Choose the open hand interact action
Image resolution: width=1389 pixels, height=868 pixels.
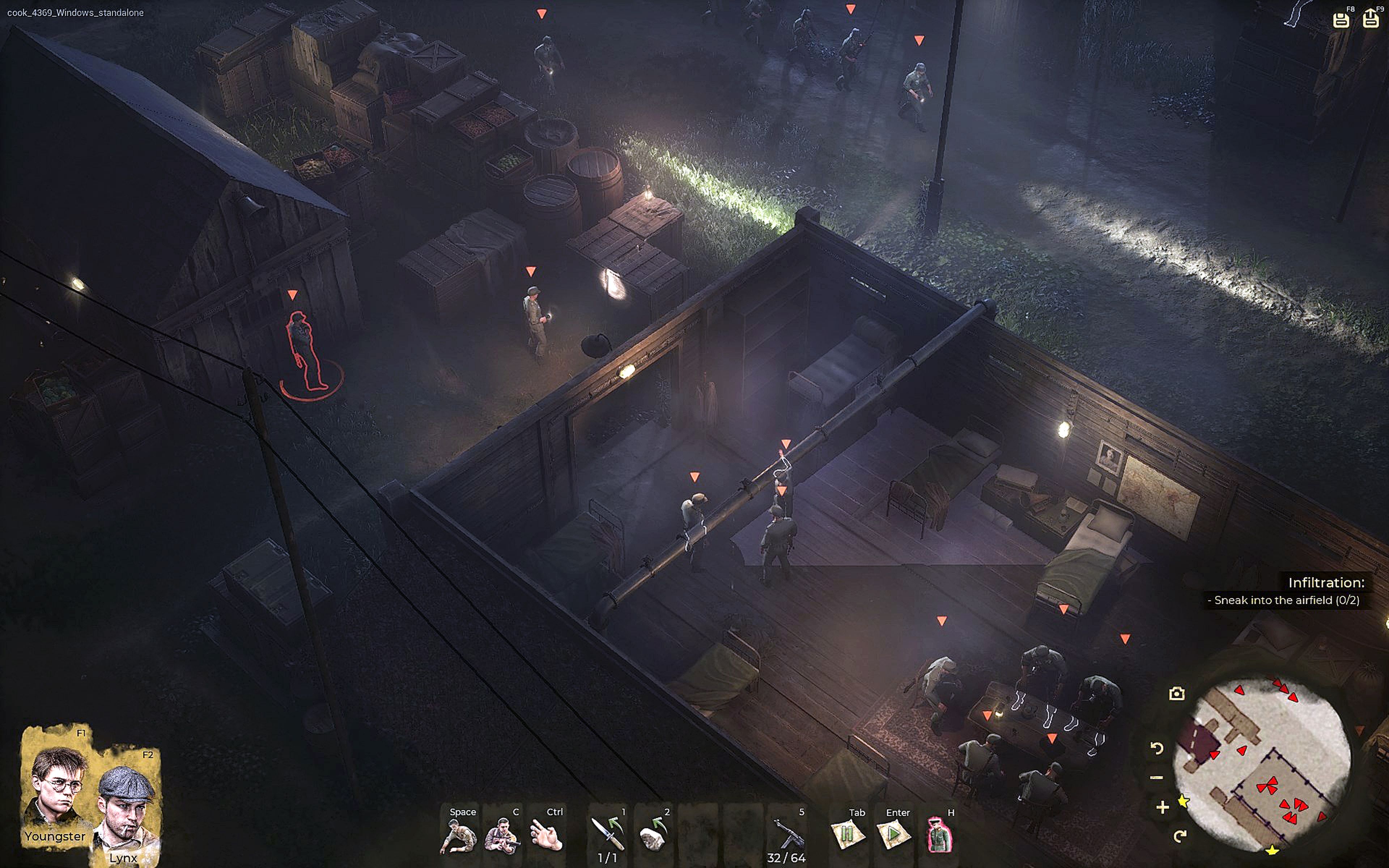(546, 835)
